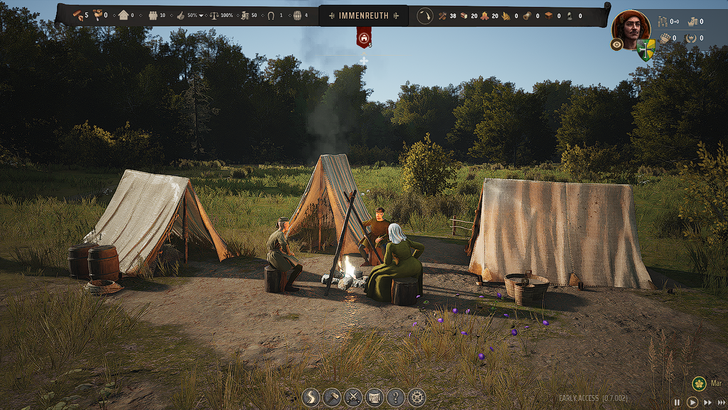Click the season flower icon
The width and height of the screenshot is (728, 410).
click(699, 382)
